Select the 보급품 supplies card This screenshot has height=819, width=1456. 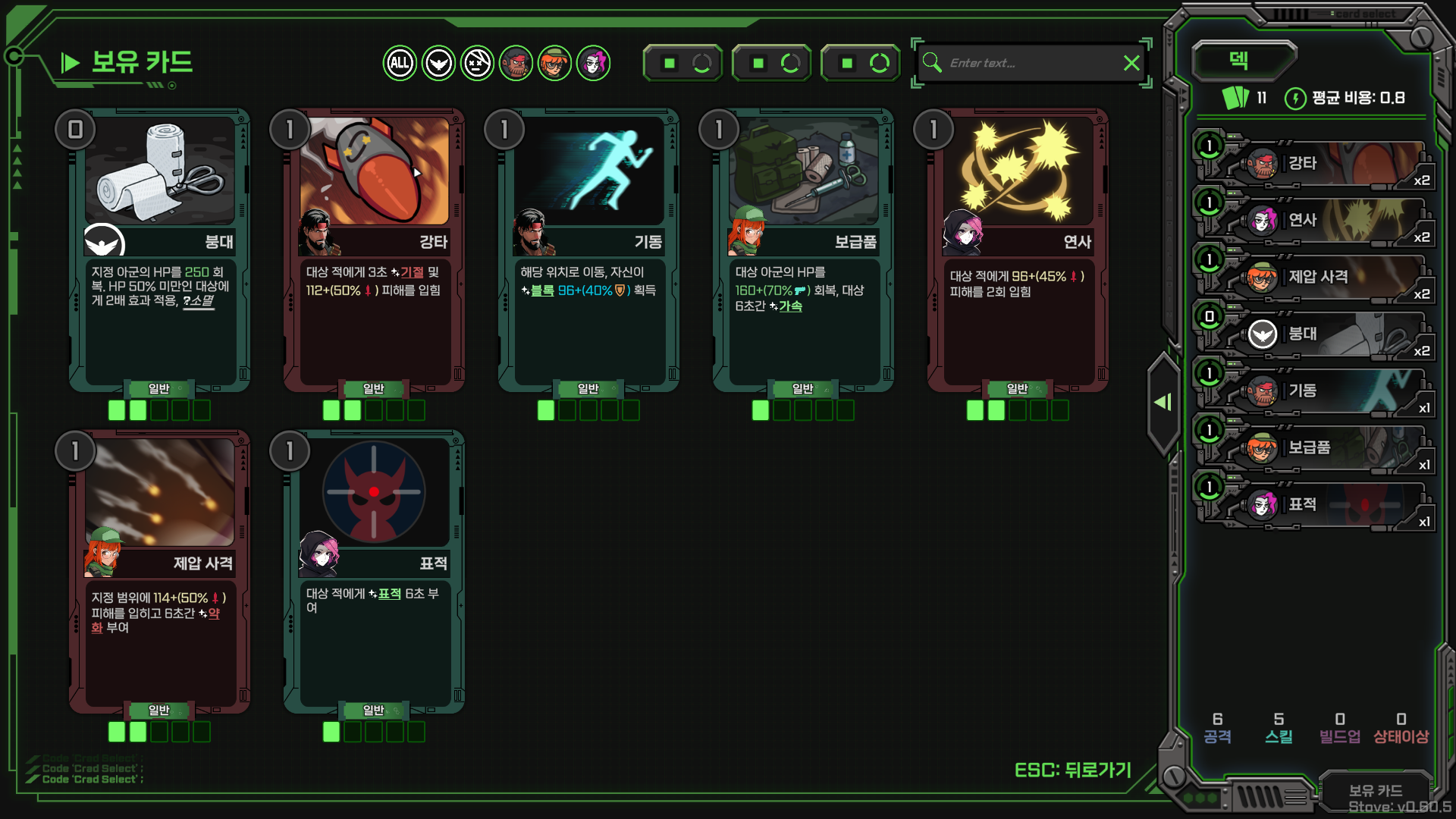pos(803,250)
